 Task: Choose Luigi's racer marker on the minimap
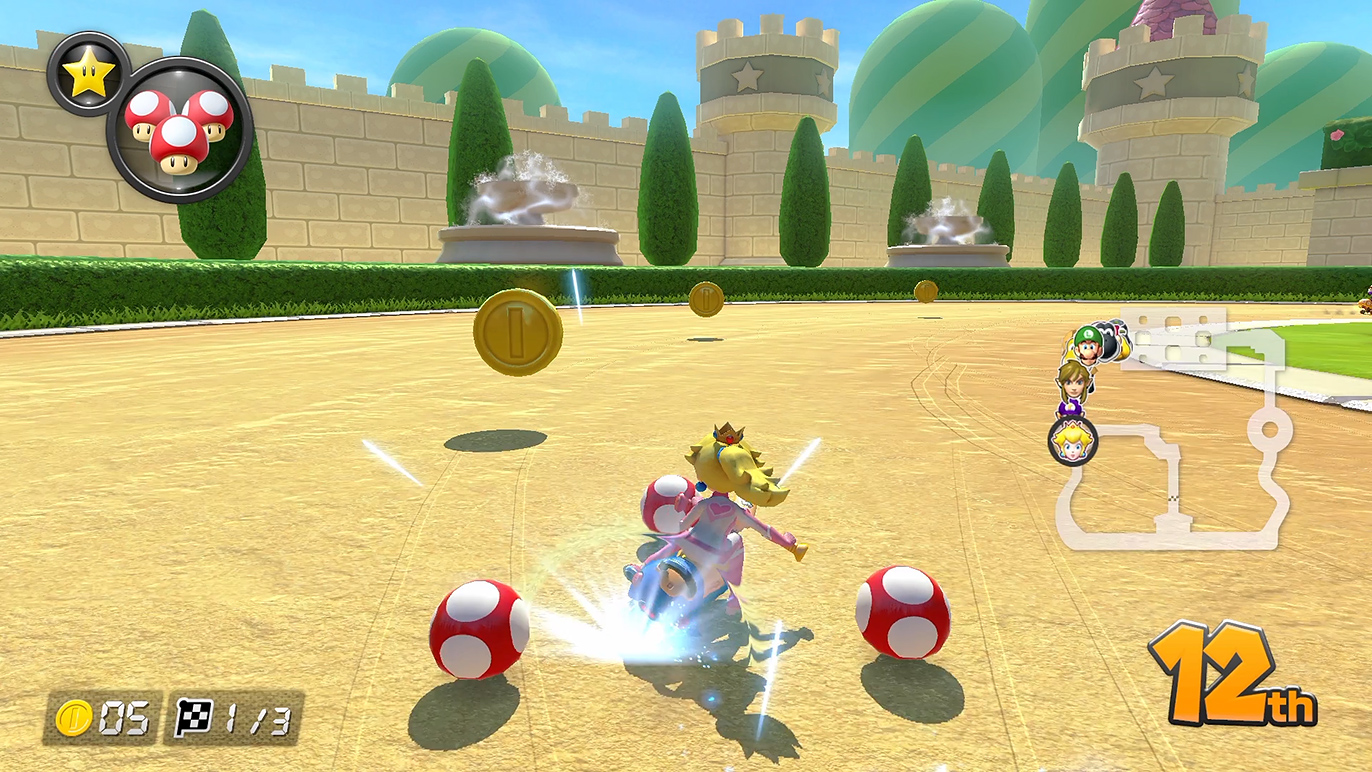click(x=1087, y=344)
